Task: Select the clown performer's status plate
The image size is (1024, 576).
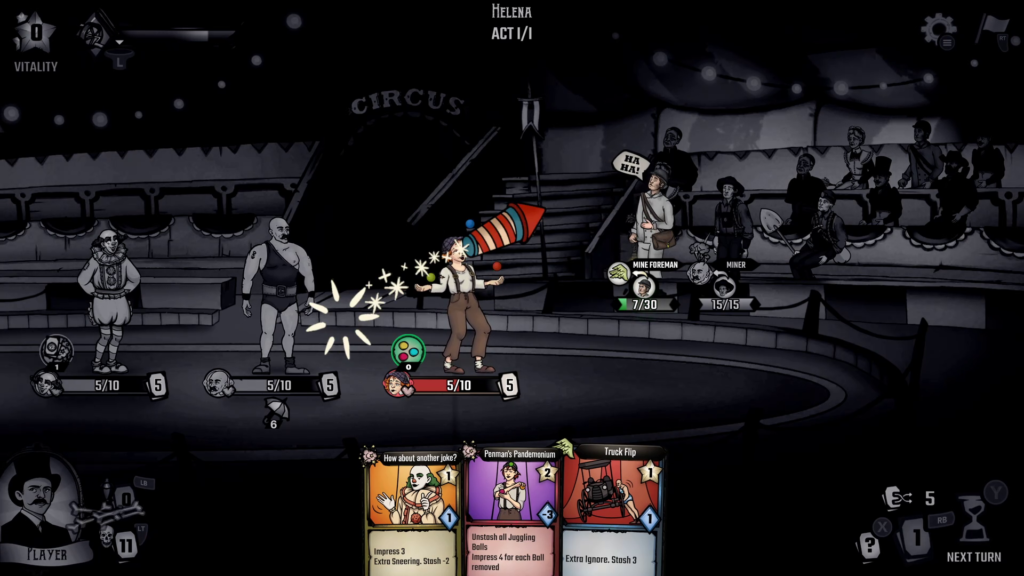Action: click(98, 384)
